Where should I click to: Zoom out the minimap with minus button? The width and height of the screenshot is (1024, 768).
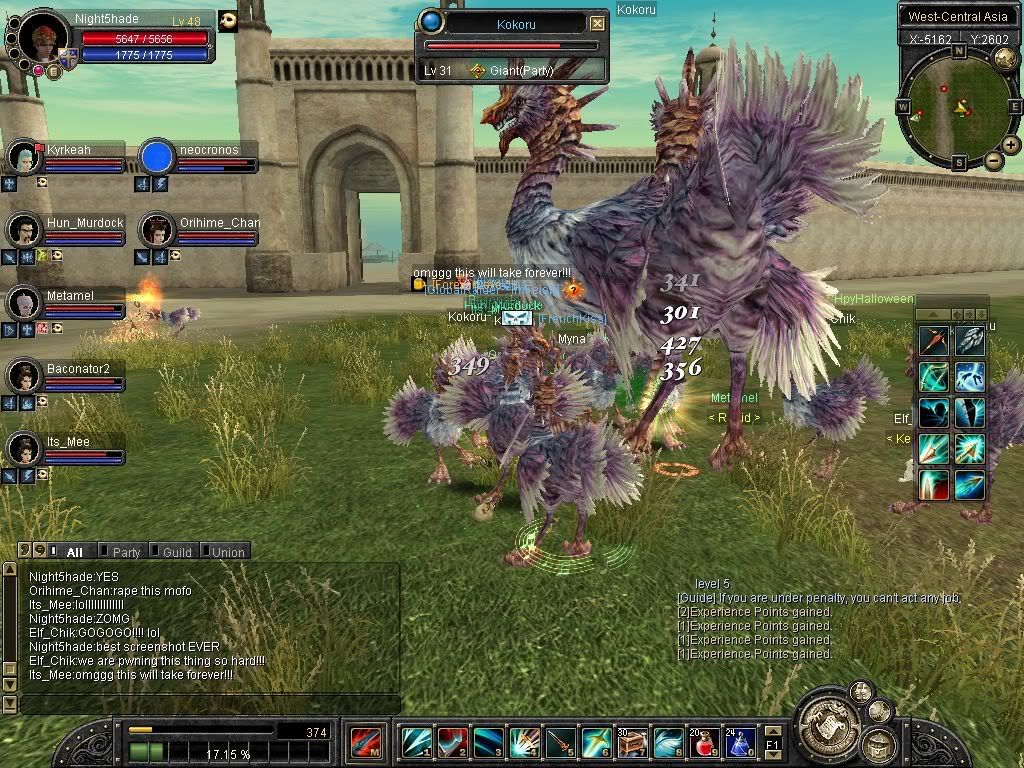[x=993, y=160]
